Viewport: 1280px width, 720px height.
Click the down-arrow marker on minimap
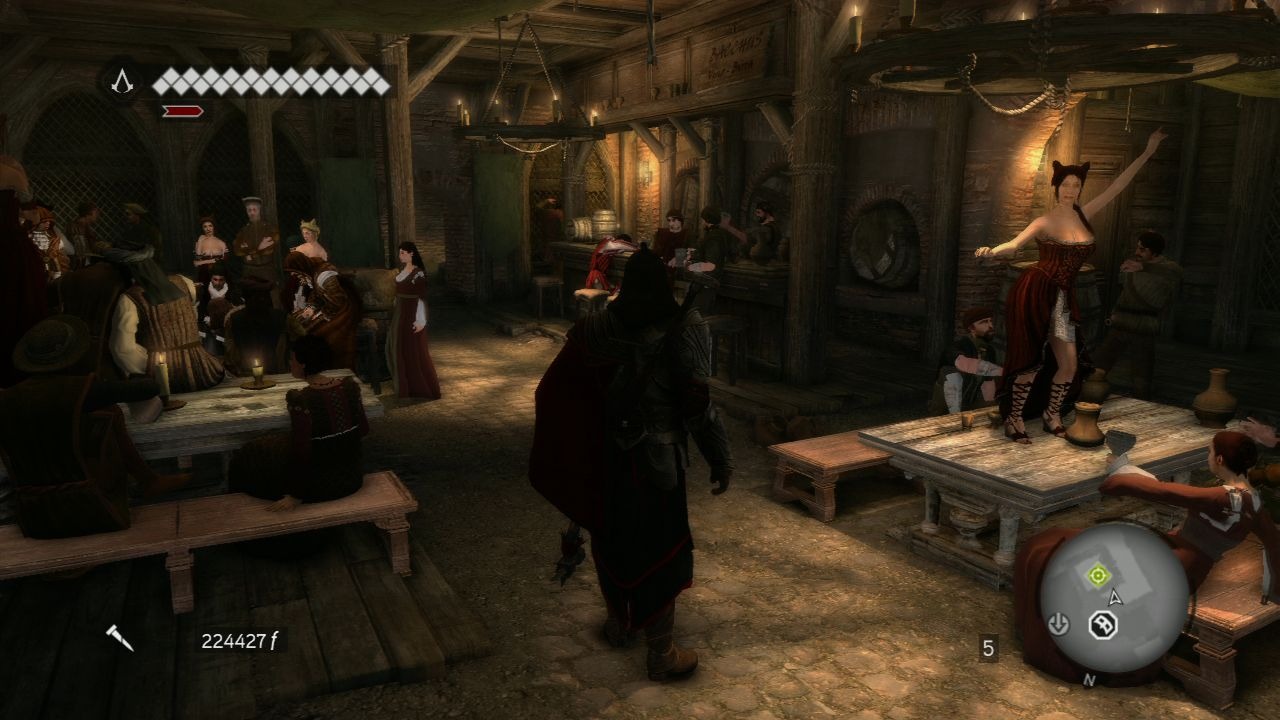click(1058, 625)
